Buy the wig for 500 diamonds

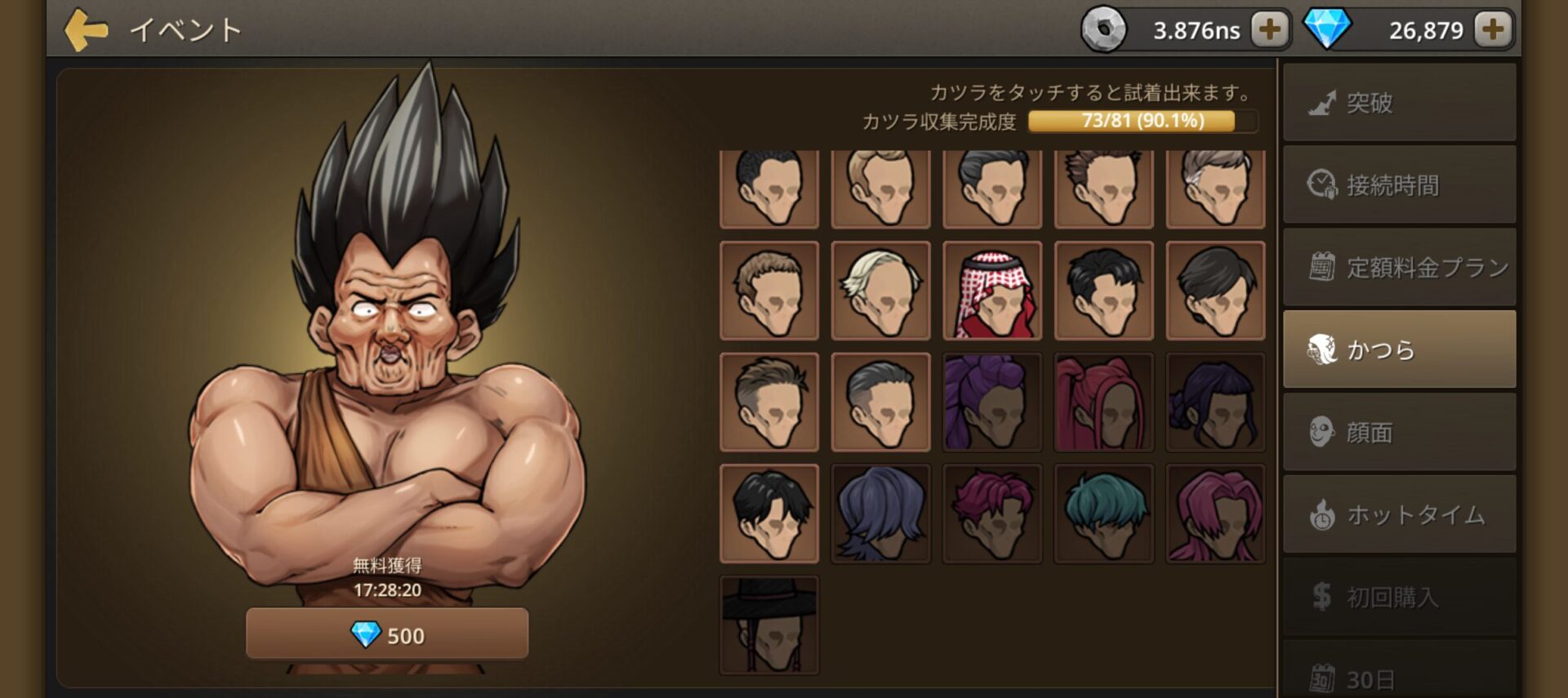387,634
